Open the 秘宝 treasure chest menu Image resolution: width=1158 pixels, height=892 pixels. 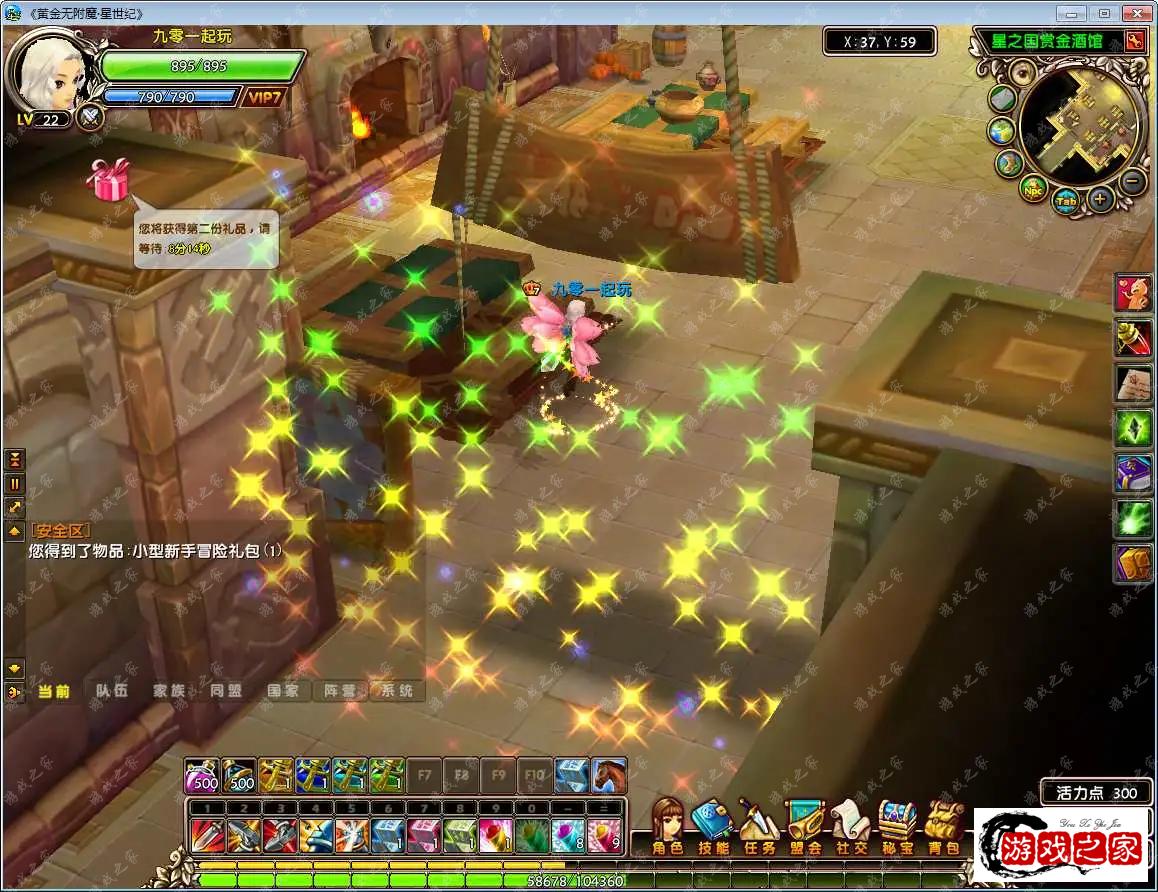(897, 826)
